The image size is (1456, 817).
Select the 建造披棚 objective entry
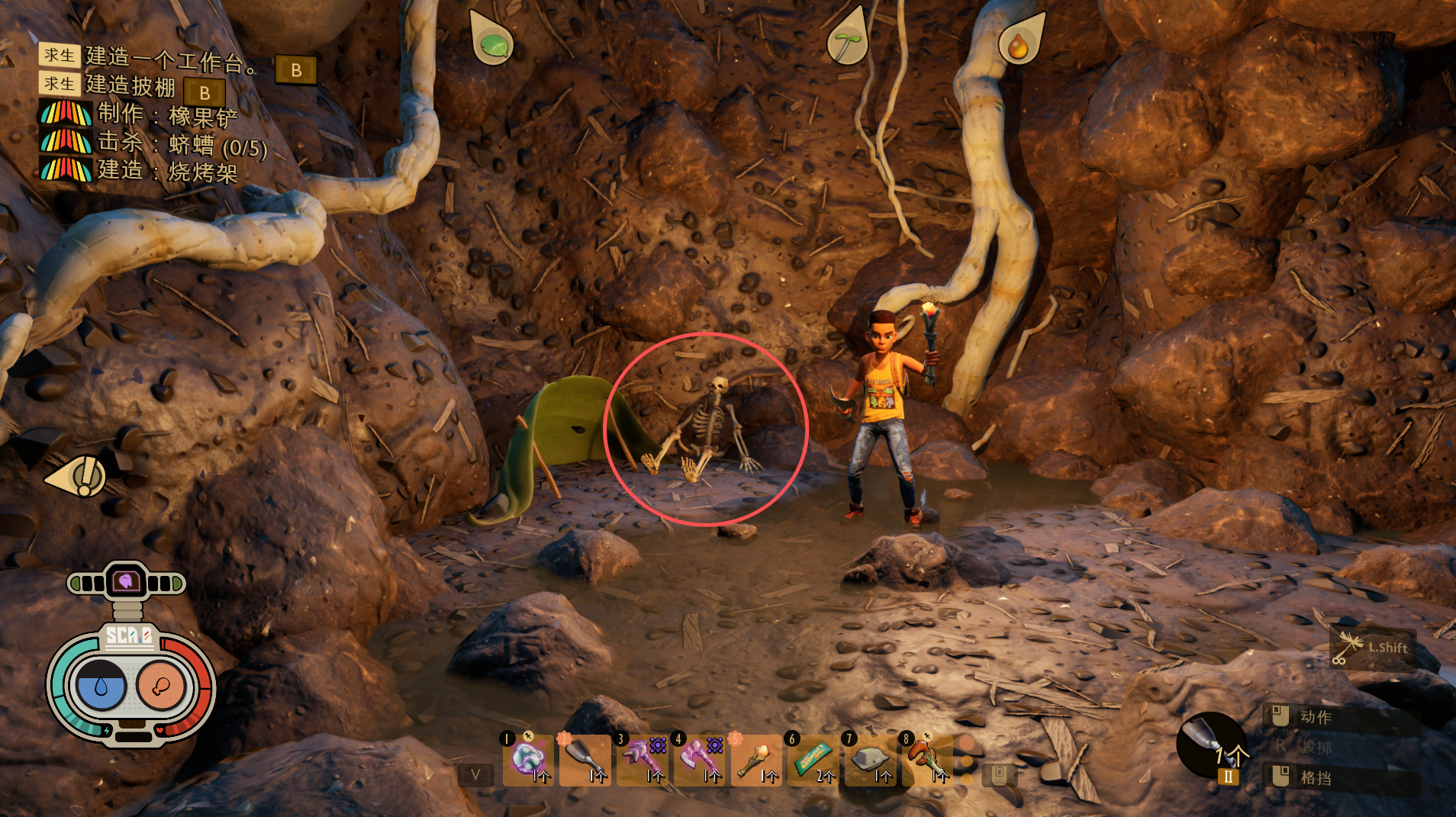pos(130,85)
